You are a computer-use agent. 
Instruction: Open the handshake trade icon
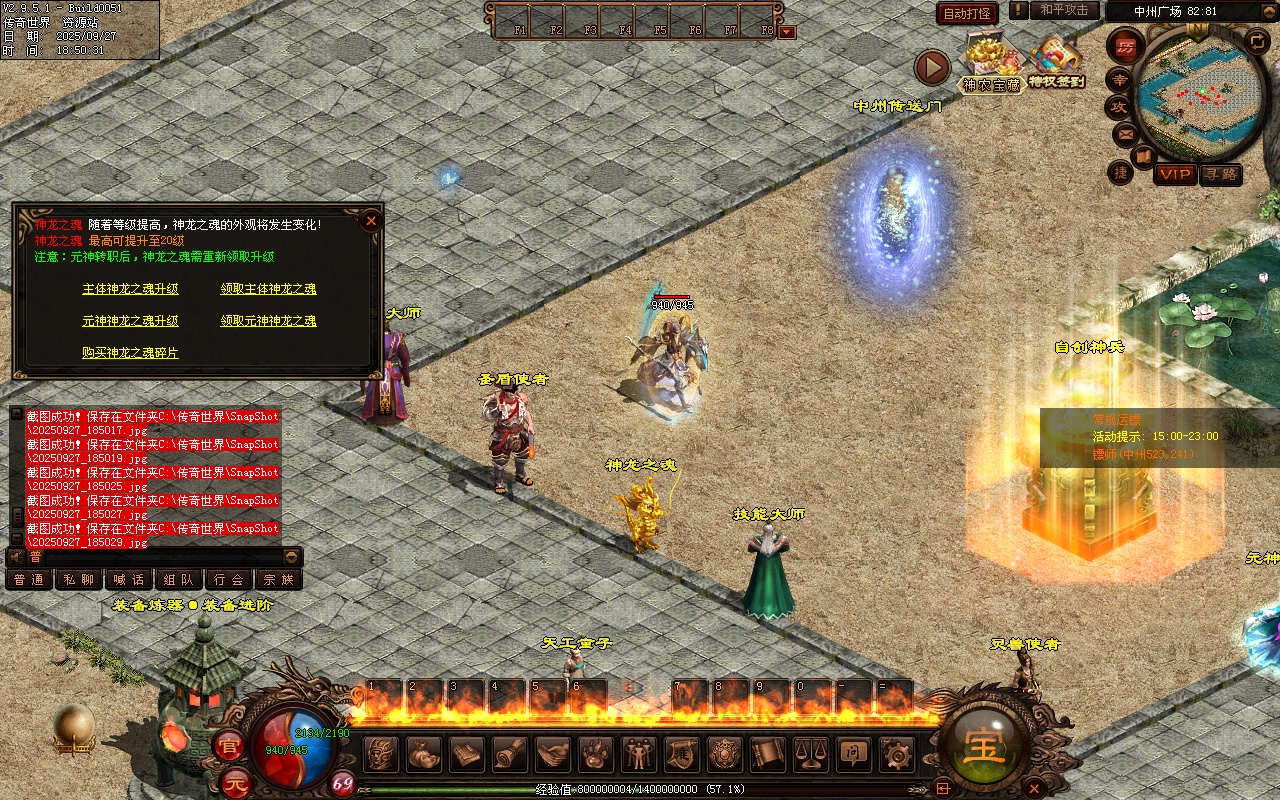point(553,753)
